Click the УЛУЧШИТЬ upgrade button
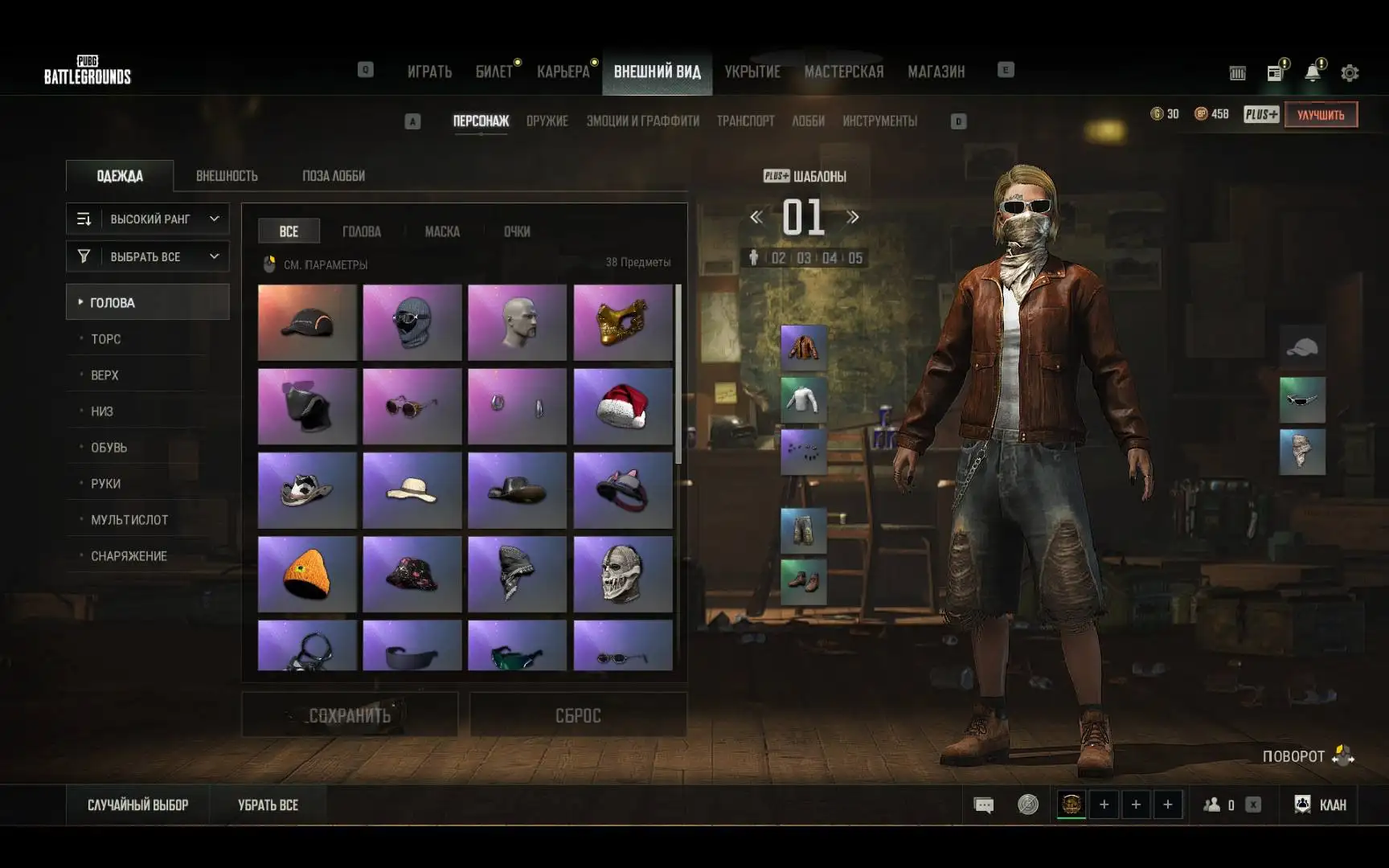Viewport: 1389px width, 868px height. [1321, 115]
